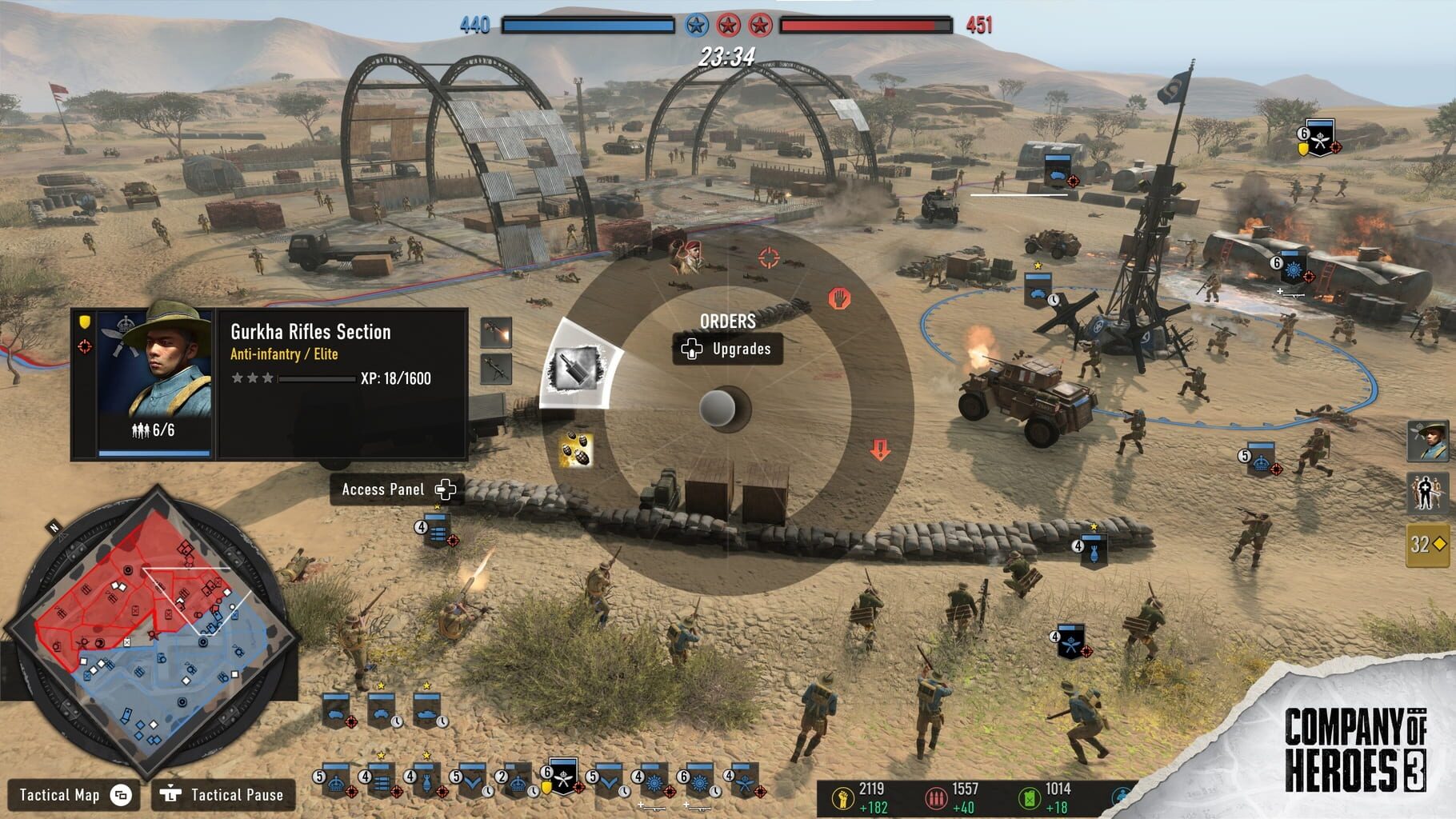Select the grenade bundle ability in the orders wheel

click(x=576, y=449)
